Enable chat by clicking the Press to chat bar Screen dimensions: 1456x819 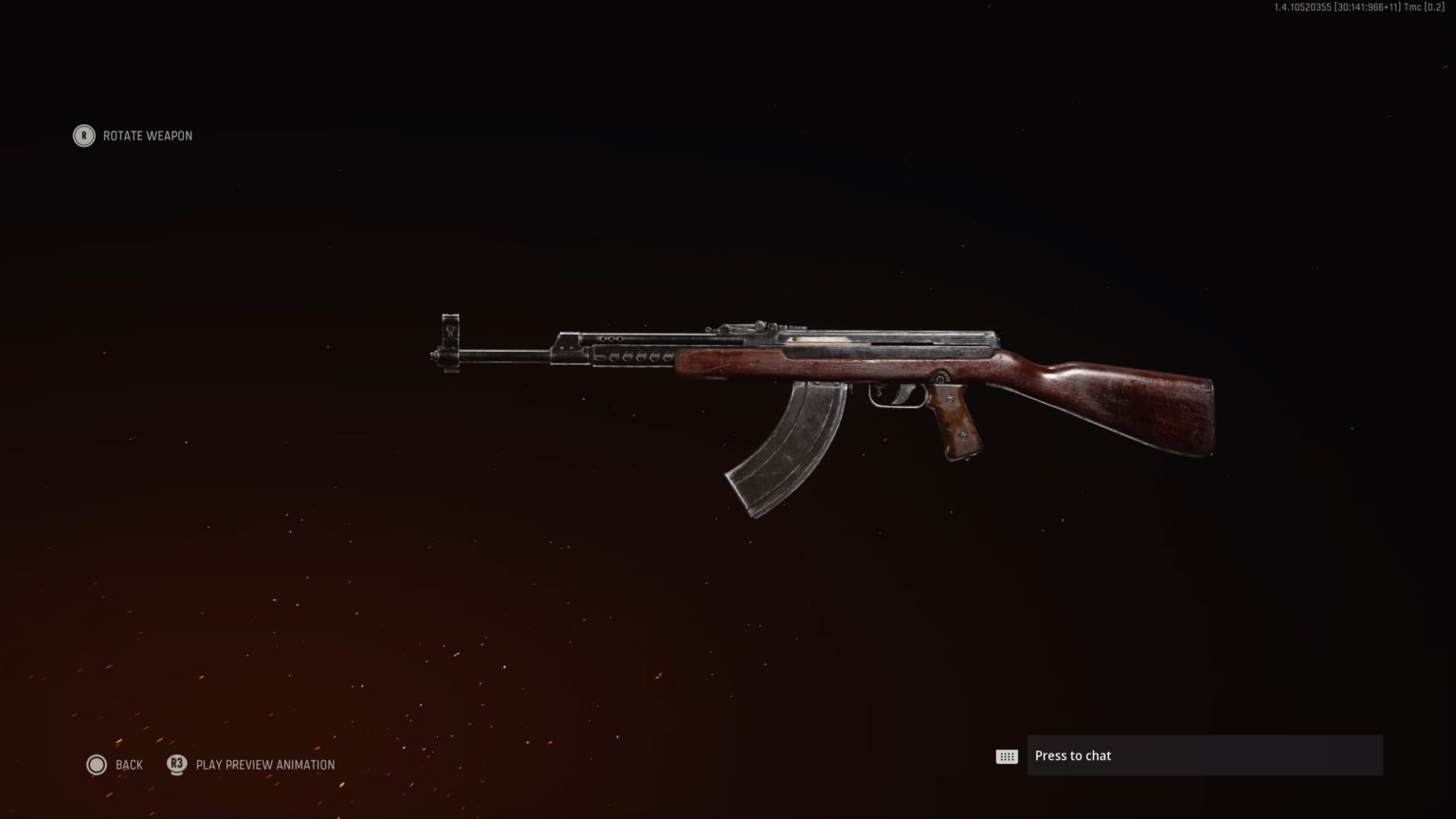click(x=1204, y=755)
